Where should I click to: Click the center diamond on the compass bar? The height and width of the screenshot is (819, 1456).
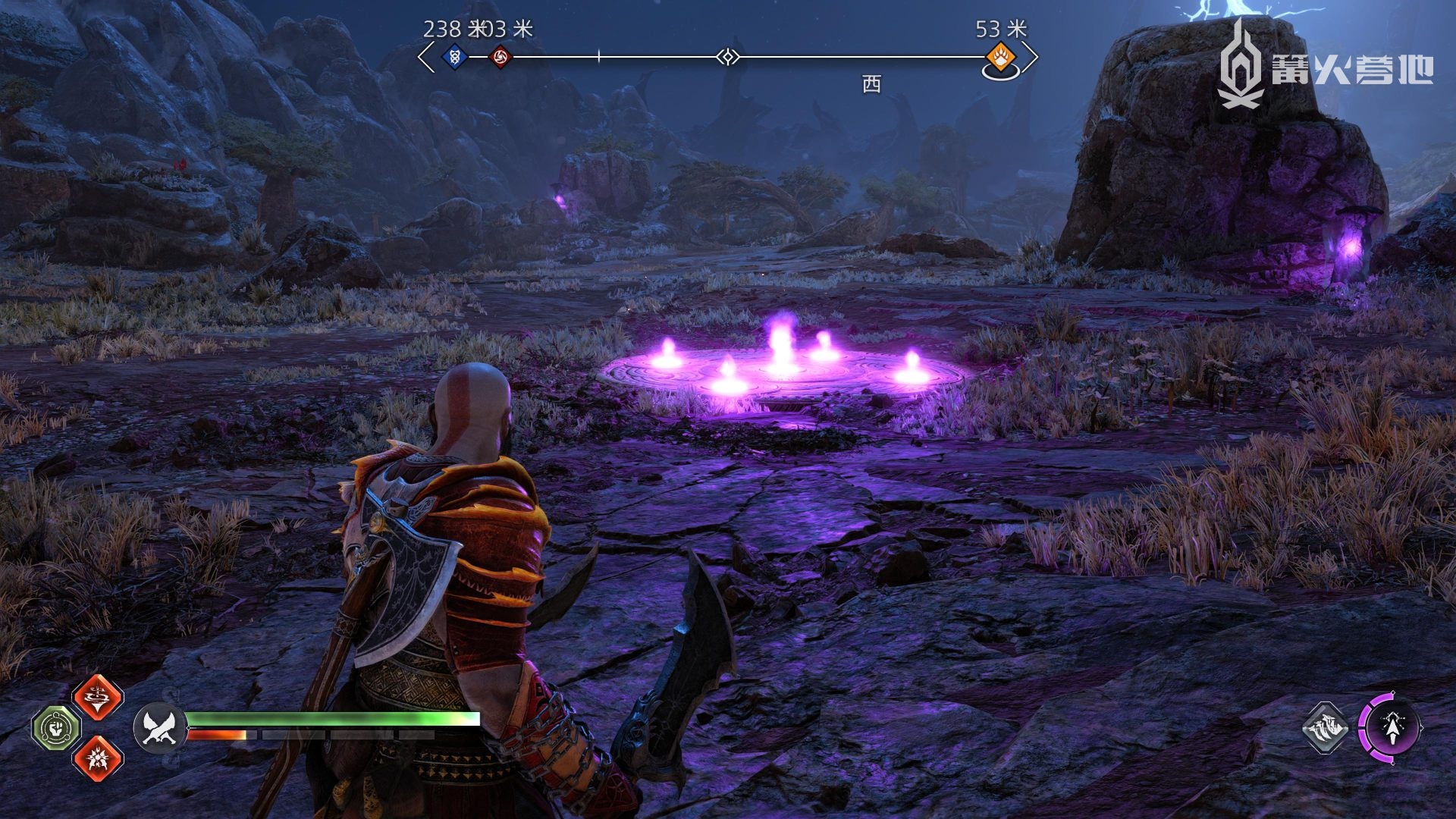pyautogui.click(x=728, y=57)
